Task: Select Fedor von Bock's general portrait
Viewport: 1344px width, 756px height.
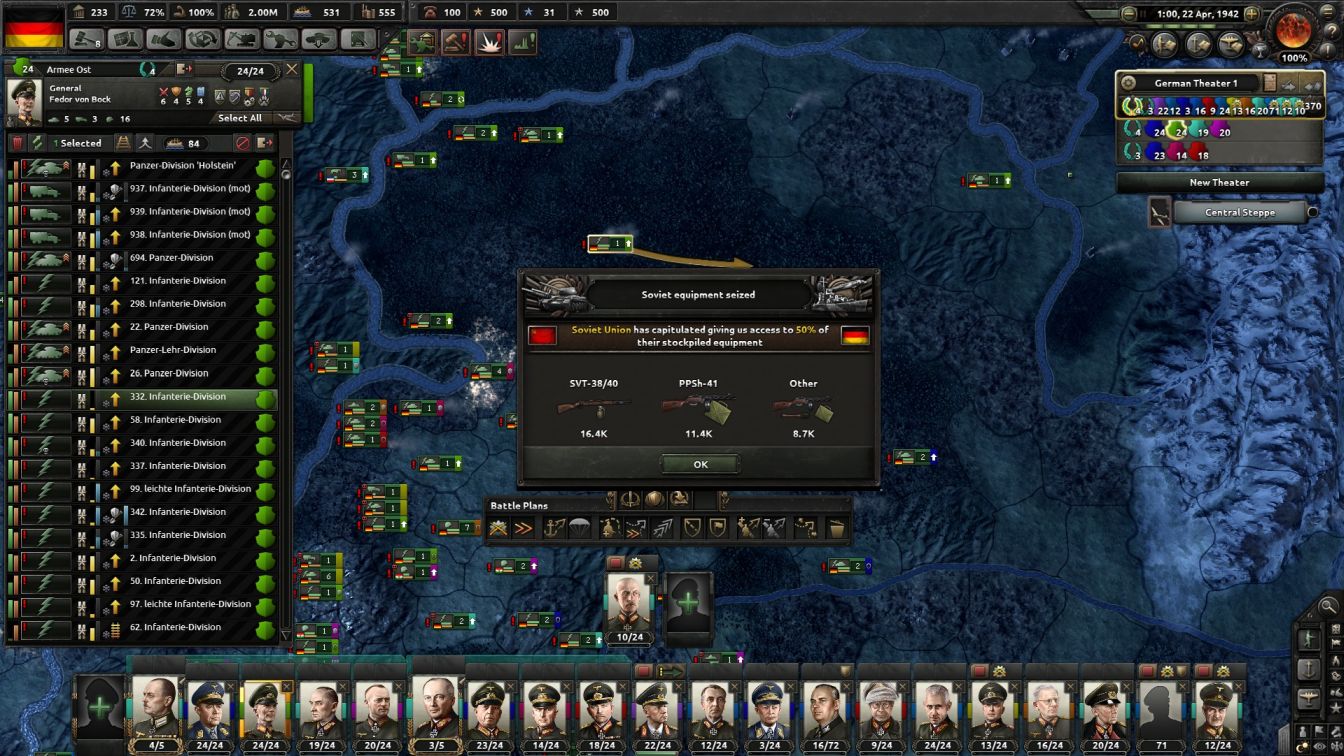Action: point(24,100)
